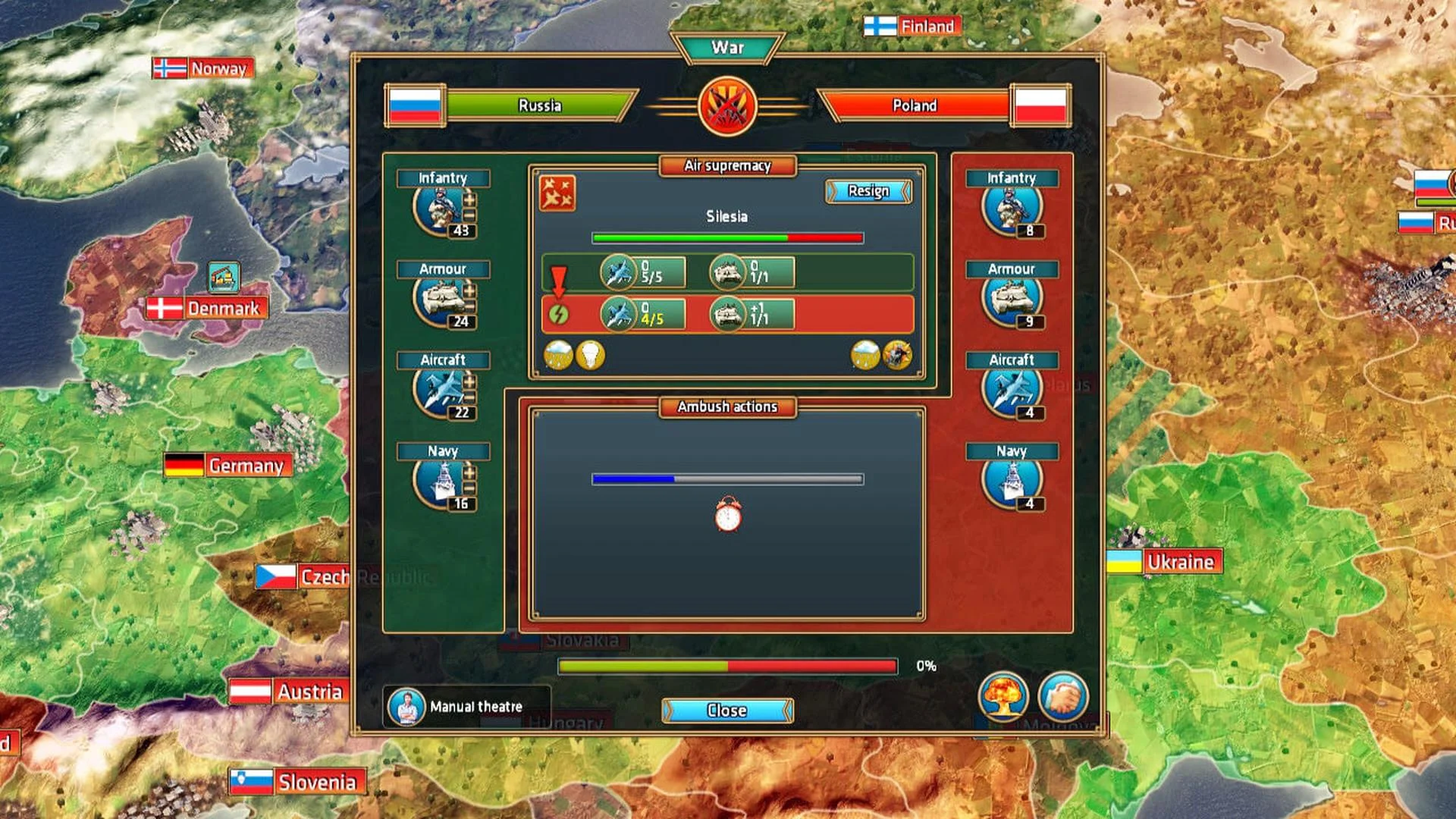Increase Russian Infantry with the plus stepper
The height and width of the screenshot is (819, 1456).
469,200
